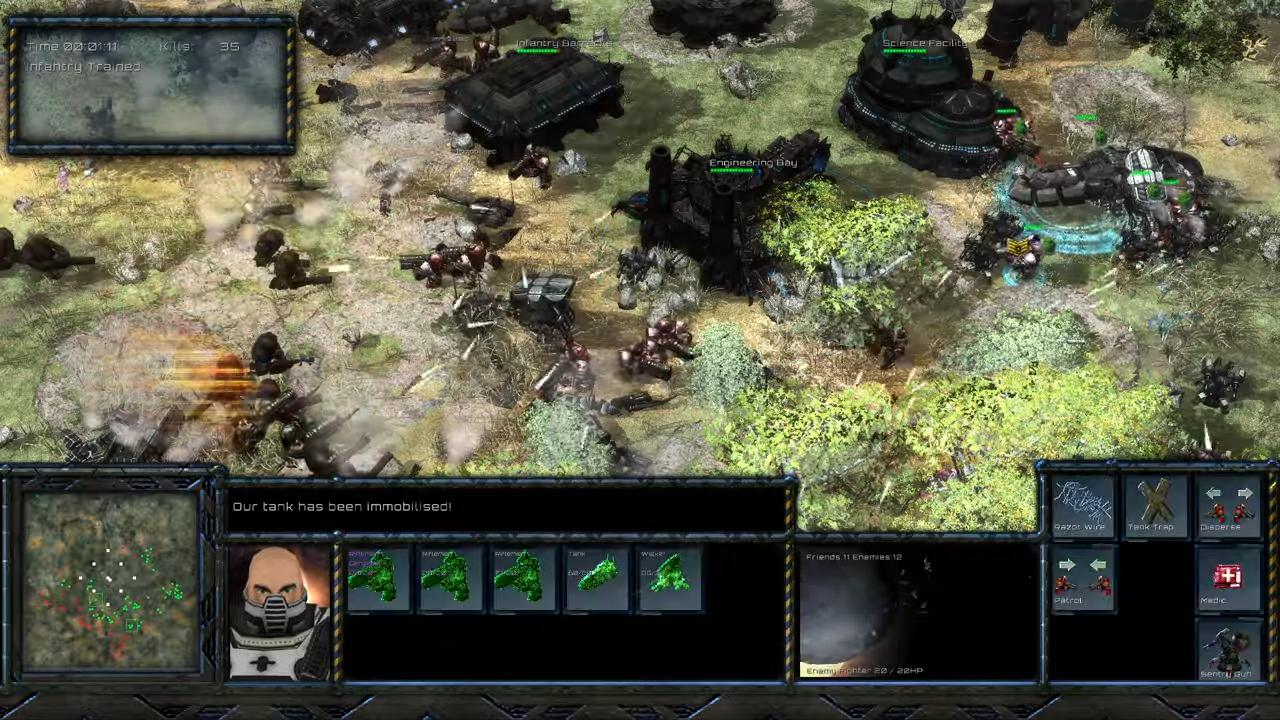Select the Razor Wire build command
Screen dimensions: 1280x720
click(1083, 504)
